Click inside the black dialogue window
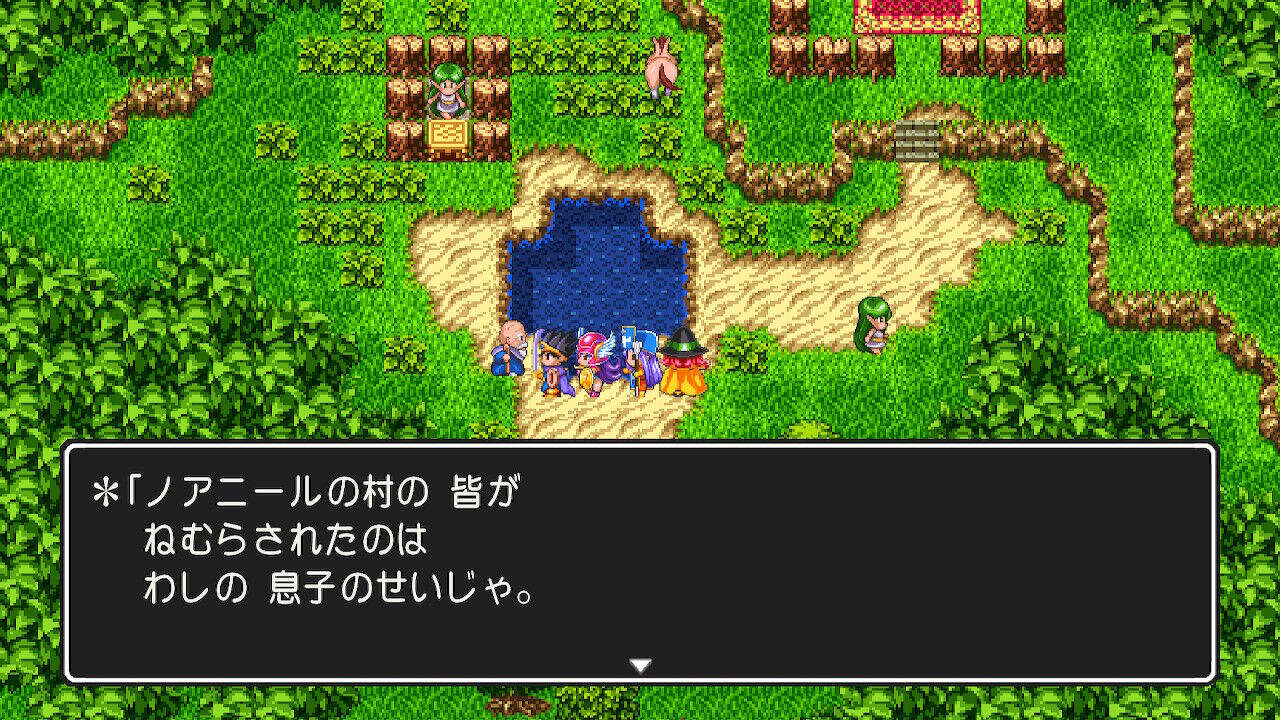This screenshot has height=720, width=1280. 640,560
